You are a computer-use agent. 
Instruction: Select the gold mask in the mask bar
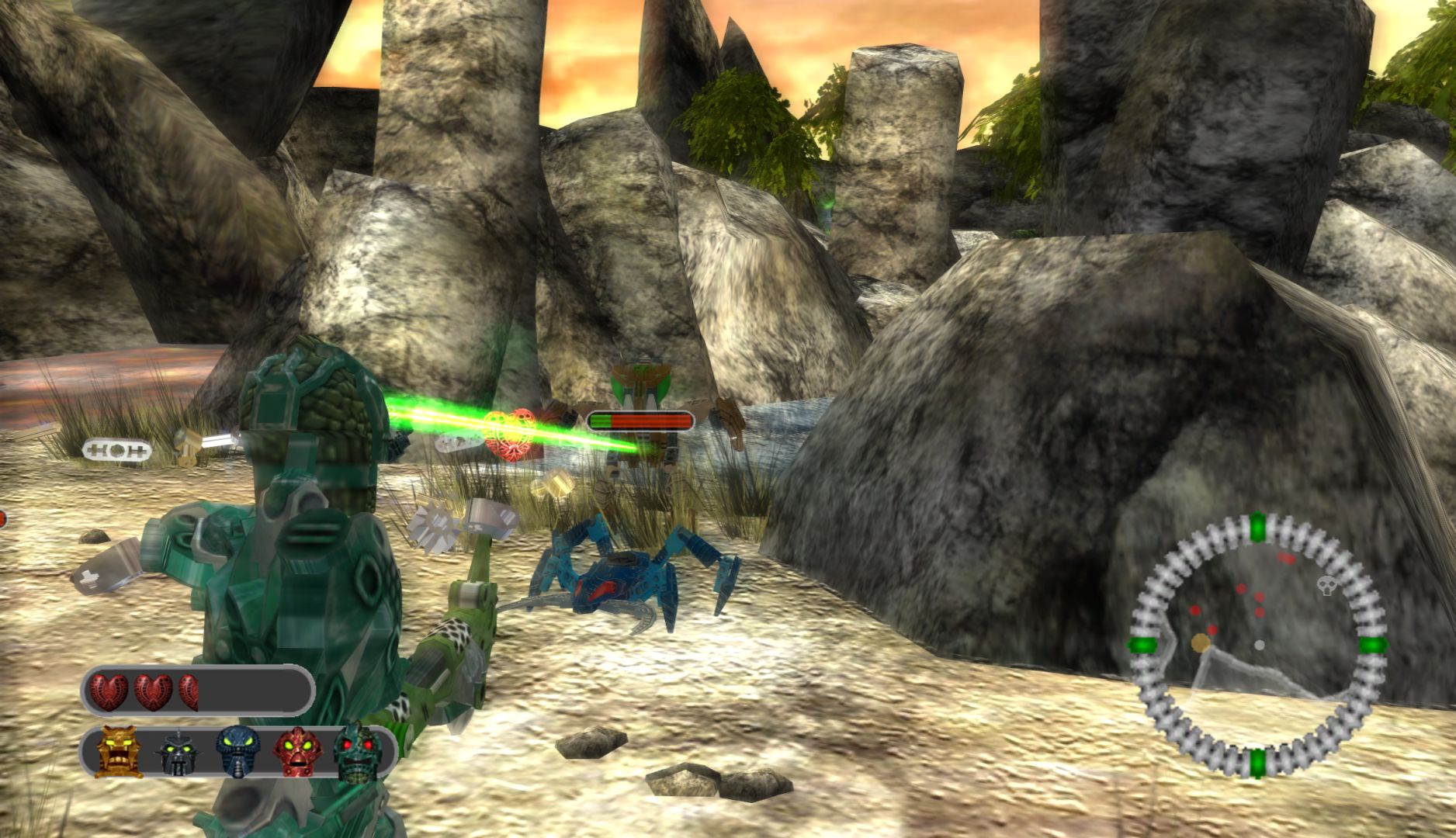click(x=120, y=751)
